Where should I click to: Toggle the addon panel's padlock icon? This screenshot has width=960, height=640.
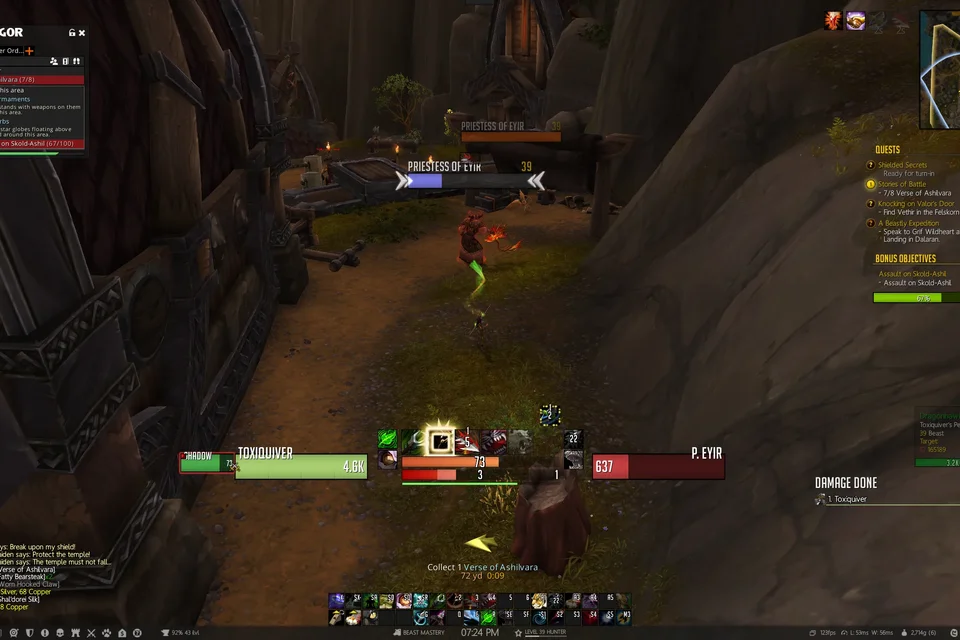point(72,33)
